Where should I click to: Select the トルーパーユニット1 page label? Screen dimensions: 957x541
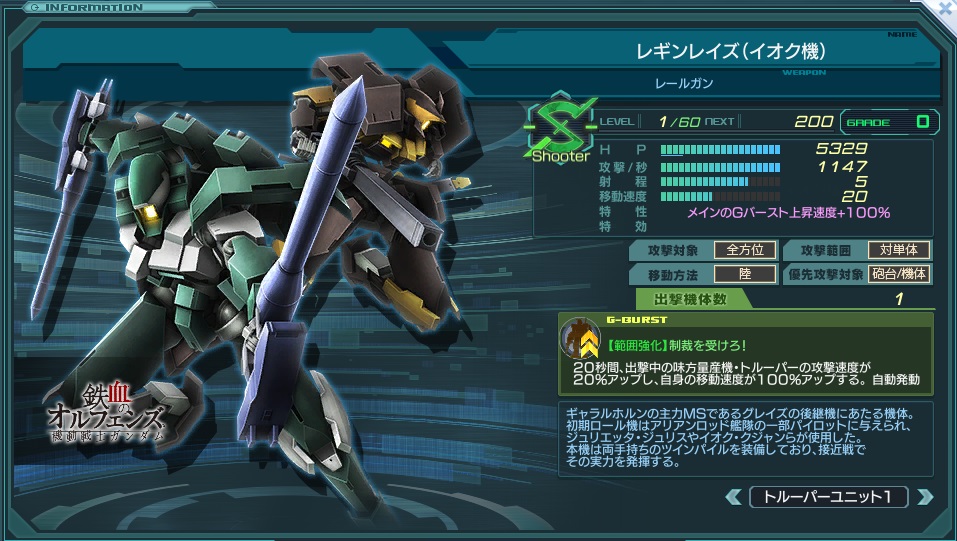click(x=829, y=497)
